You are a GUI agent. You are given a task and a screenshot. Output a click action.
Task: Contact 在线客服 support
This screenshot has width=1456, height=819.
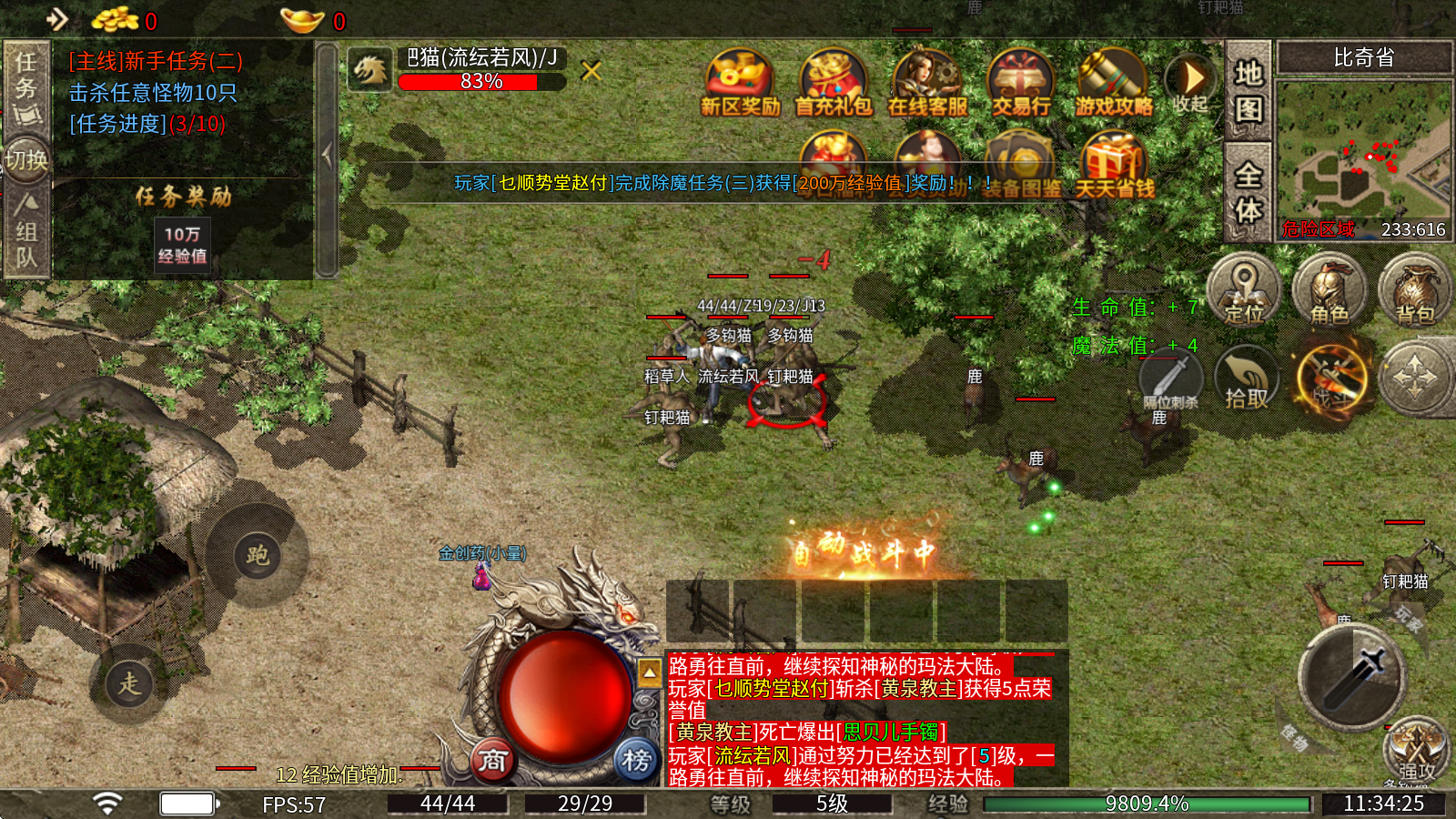click(x=926, y=83)
